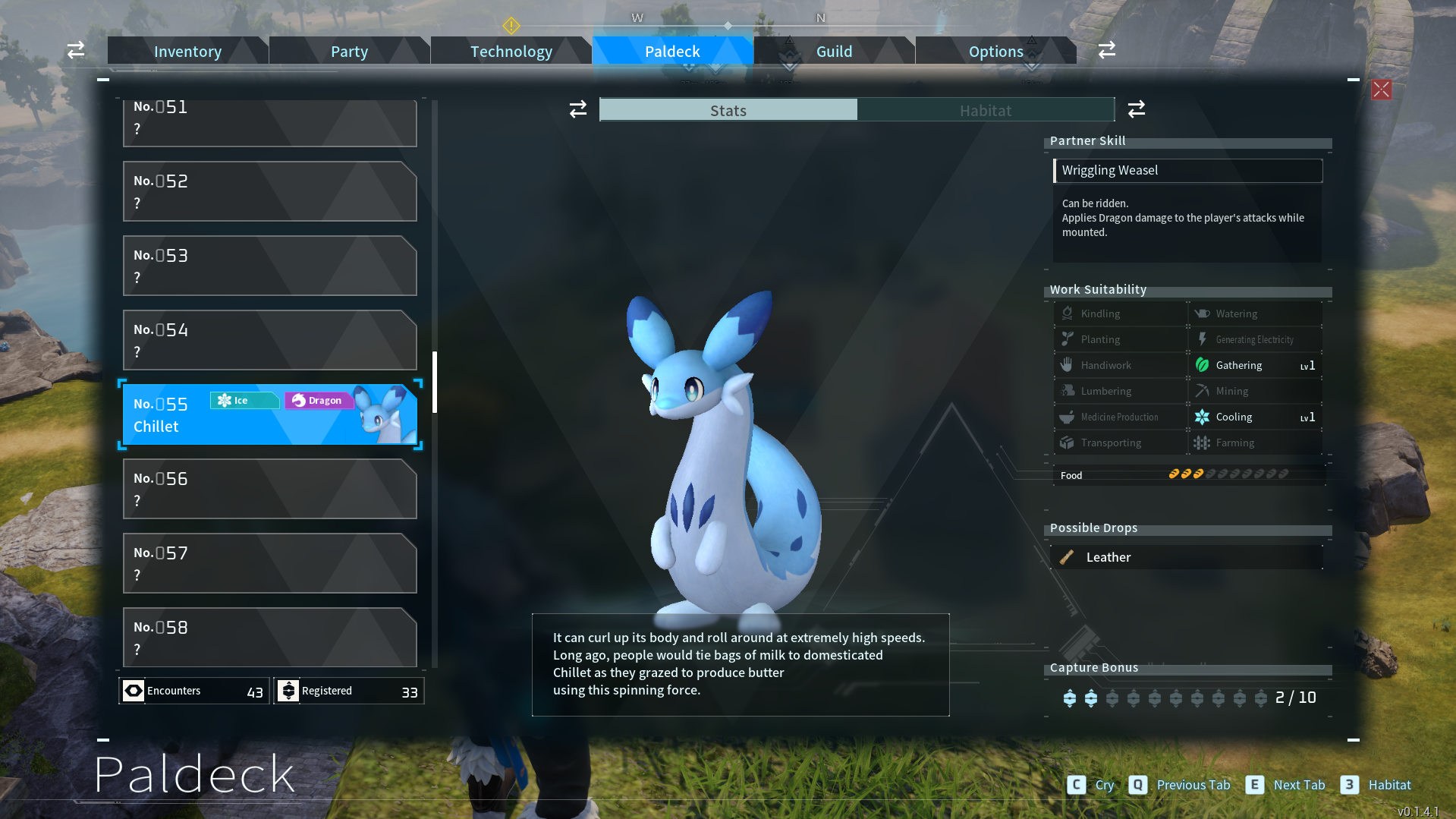Open the Options tab
Viewport: 1456px width, 819px height.
tap(995, 51)
